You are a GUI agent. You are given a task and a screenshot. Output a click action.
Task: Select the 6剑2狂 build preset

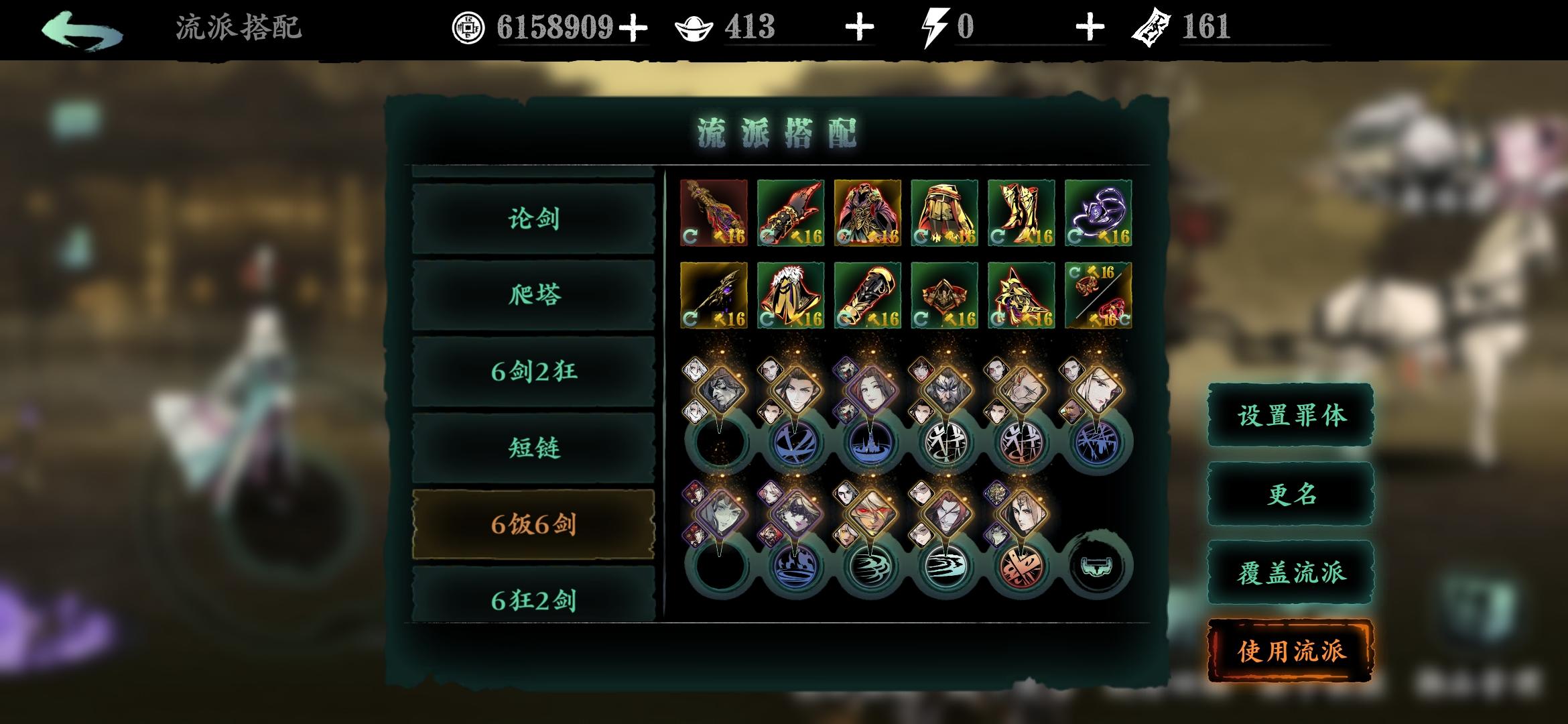[x=533, y=371]
